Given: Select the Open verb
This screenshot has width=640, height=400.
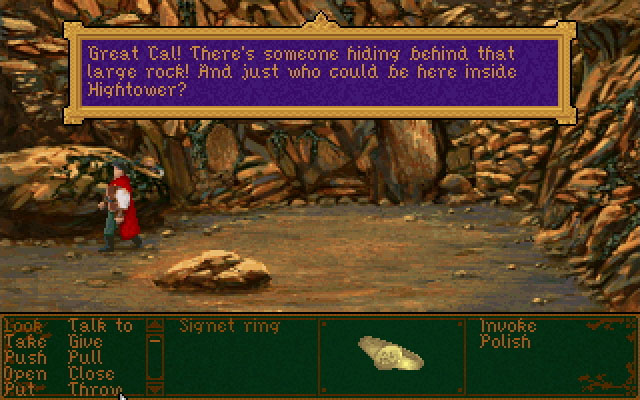Looking at the screenshot, I should click(x=25, y=373).
